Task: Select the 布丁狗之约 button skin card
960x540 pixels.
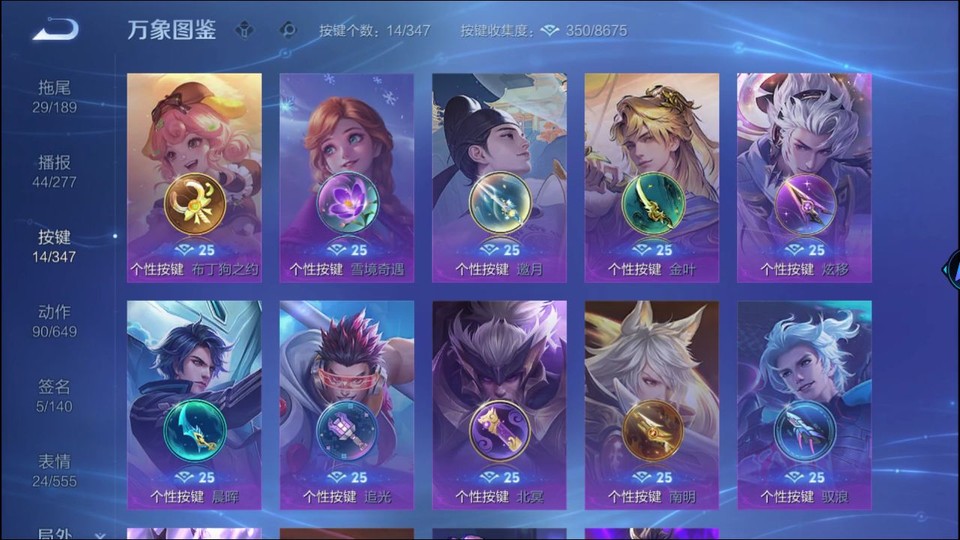Action: coord(194,177)
